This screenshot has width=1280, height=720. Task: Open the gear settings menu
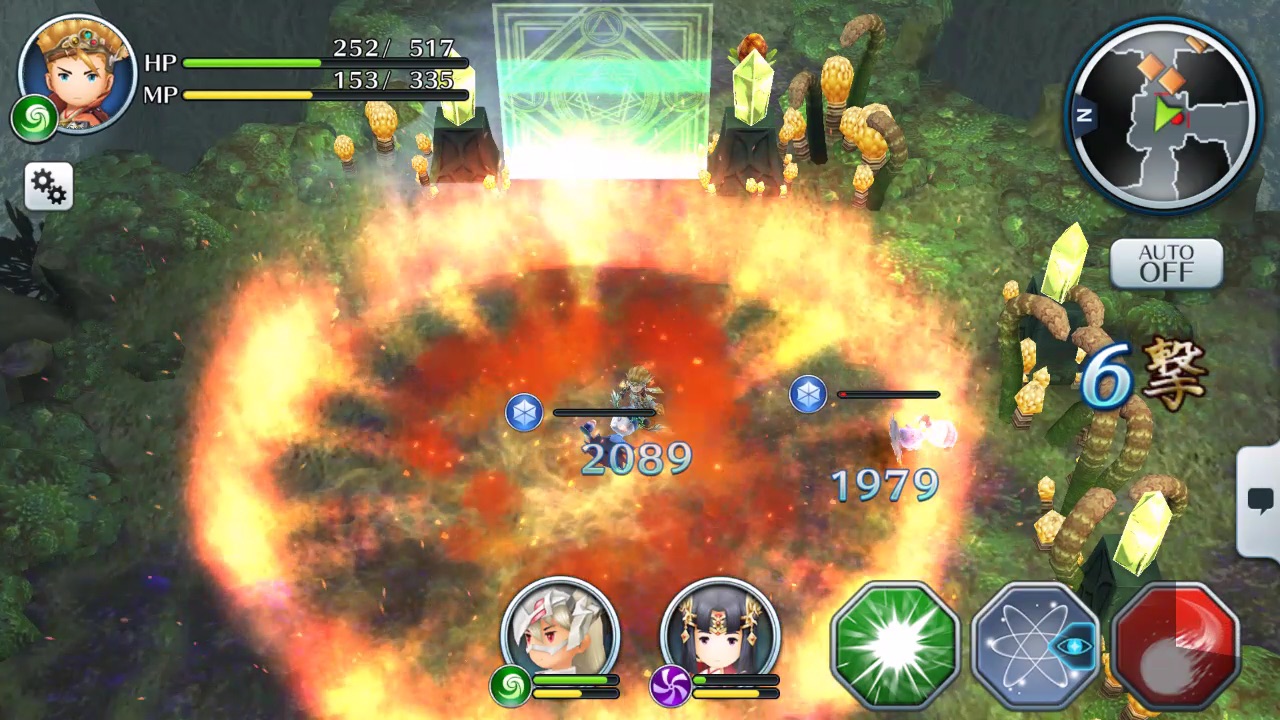coord(48,186)
